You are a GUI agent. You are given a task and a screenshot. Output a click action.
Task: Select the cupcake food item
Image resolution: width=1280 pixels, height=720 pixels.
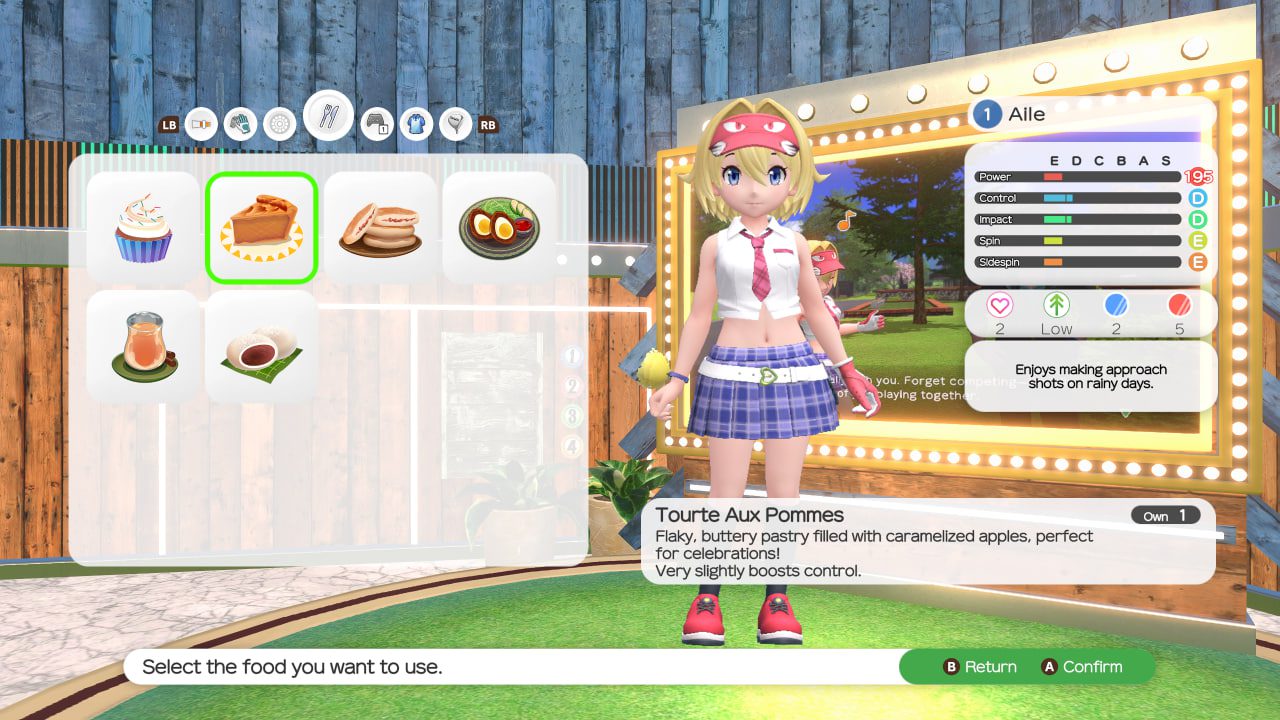click(x=143, y=228)
